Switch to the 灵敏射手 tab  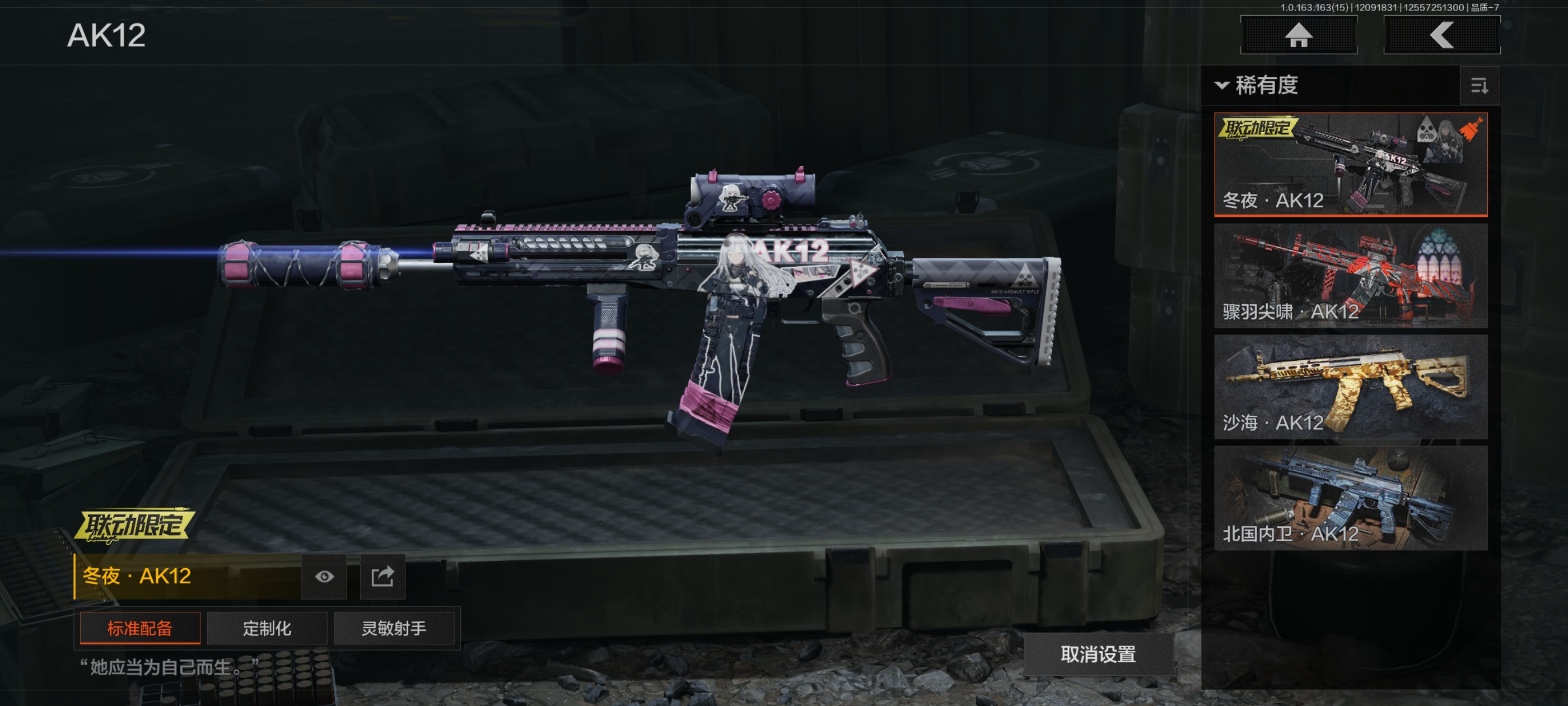(394, 628)
